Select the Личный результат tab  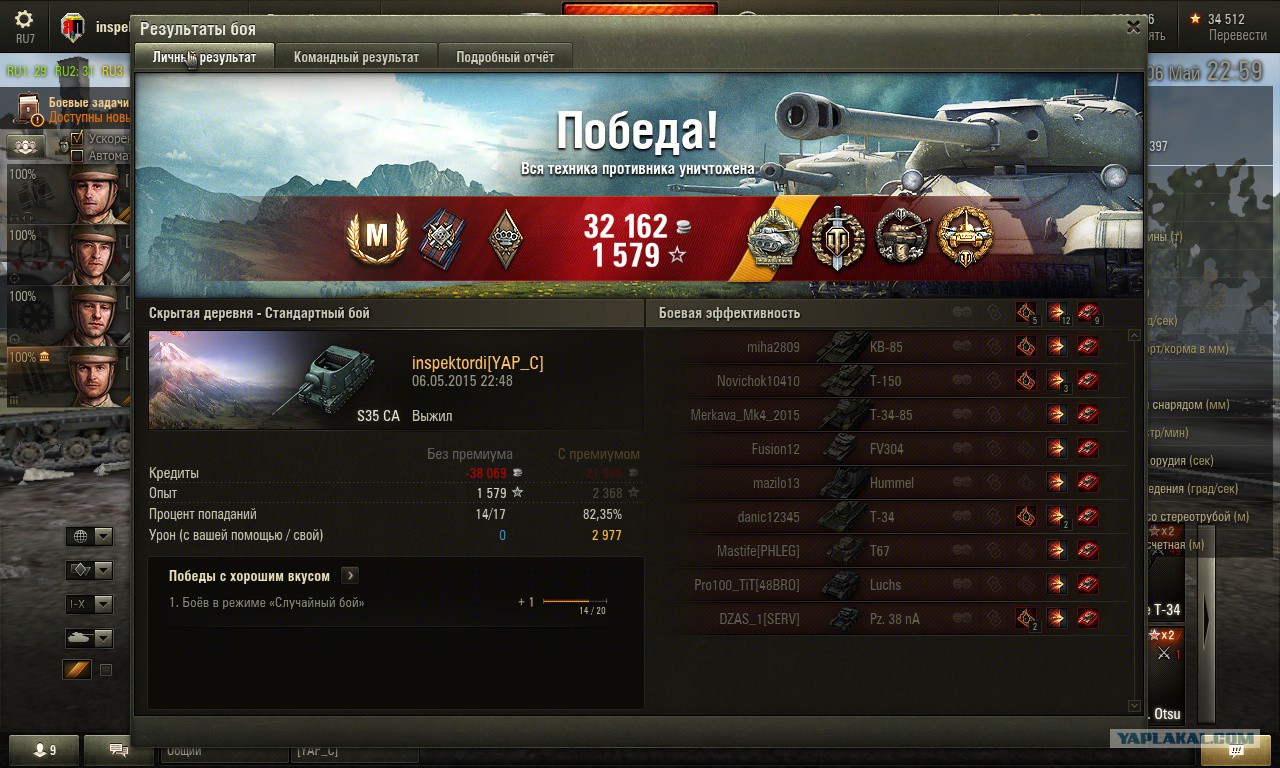pos(204,57)
